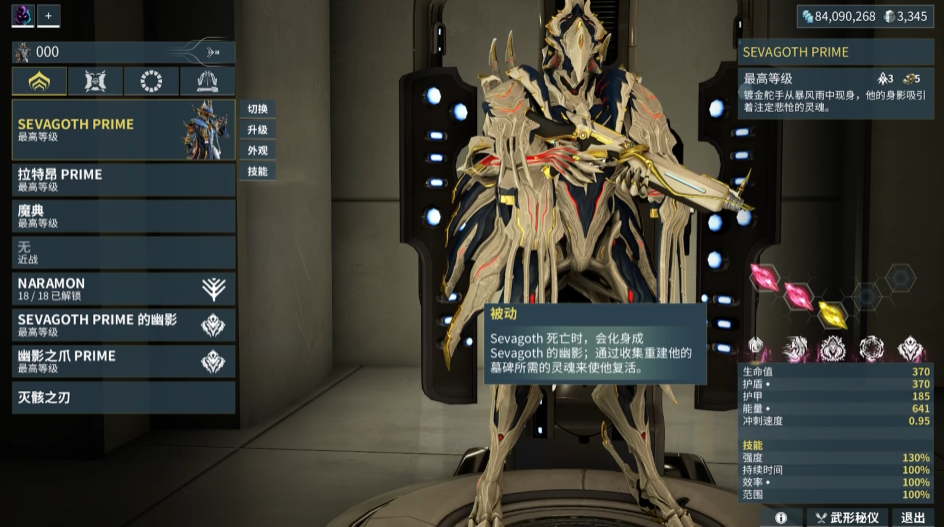Switch to the second arsenal category tab
The image size is (944, 527).
[x=96, y=81]
